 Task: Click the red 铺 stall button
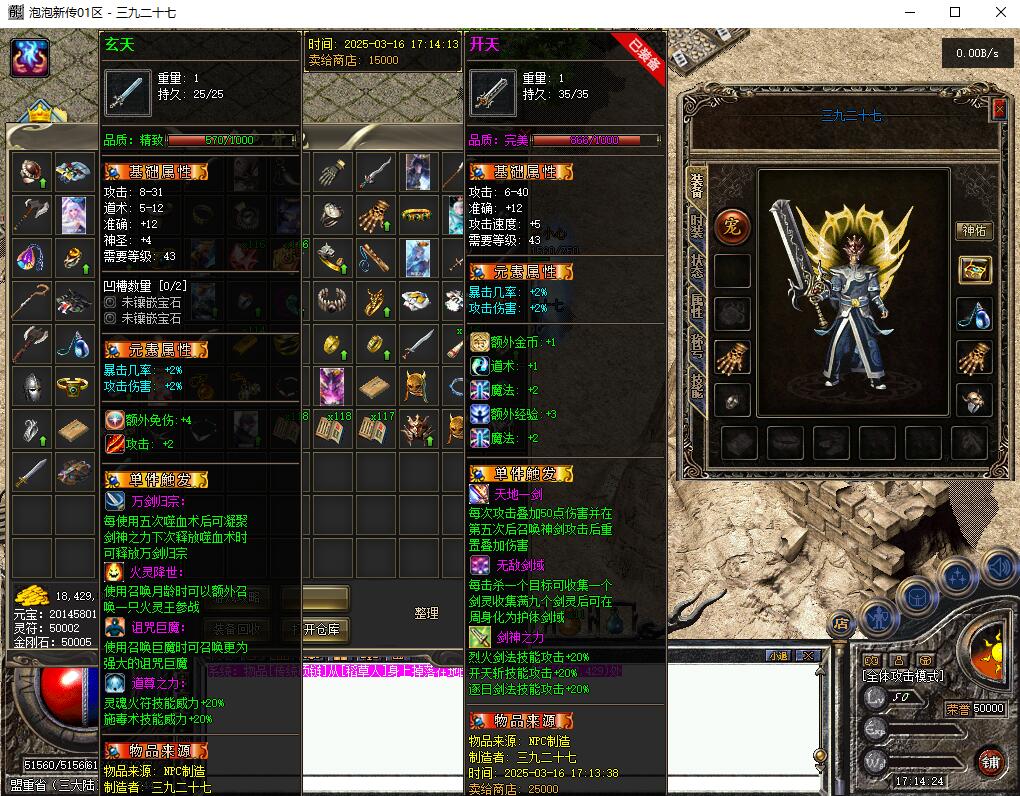coord(990,761)
